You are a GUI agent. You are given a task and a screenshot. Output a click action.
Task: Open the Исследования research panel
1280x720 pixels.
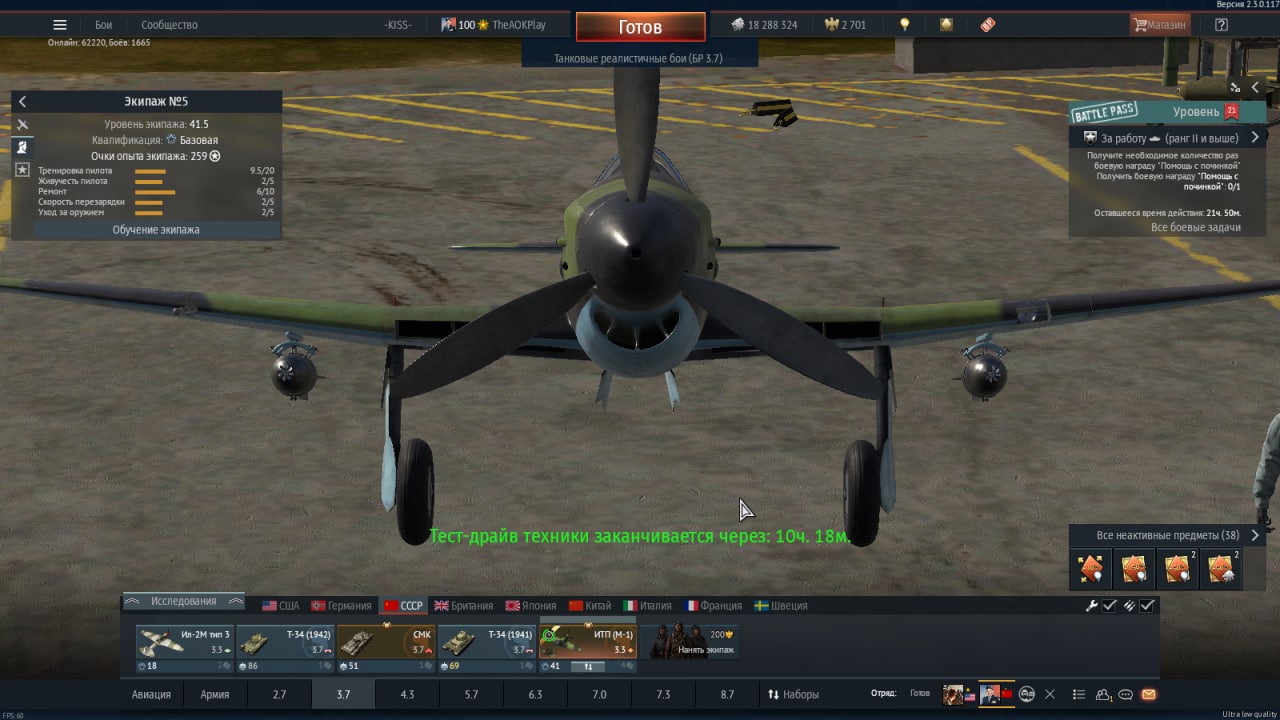point(183,601)
